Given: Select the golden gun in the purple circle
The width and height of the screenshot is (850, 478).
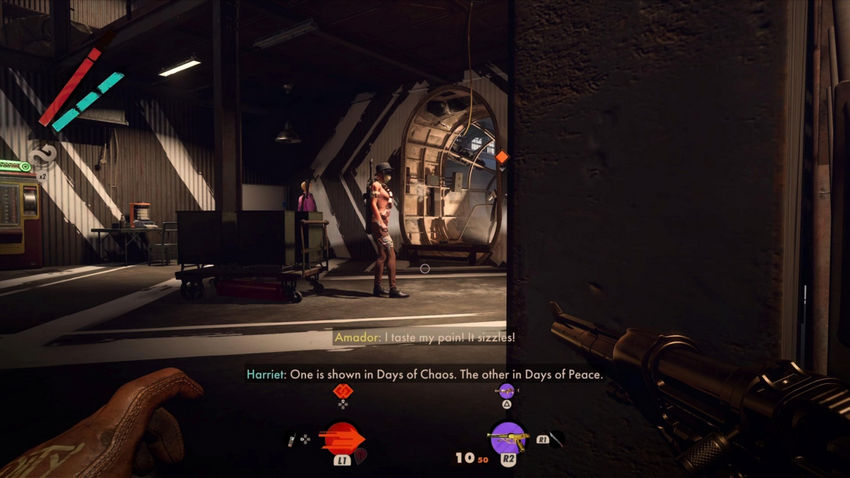Looking at the screenshot, I should click(x=507, y=438).
